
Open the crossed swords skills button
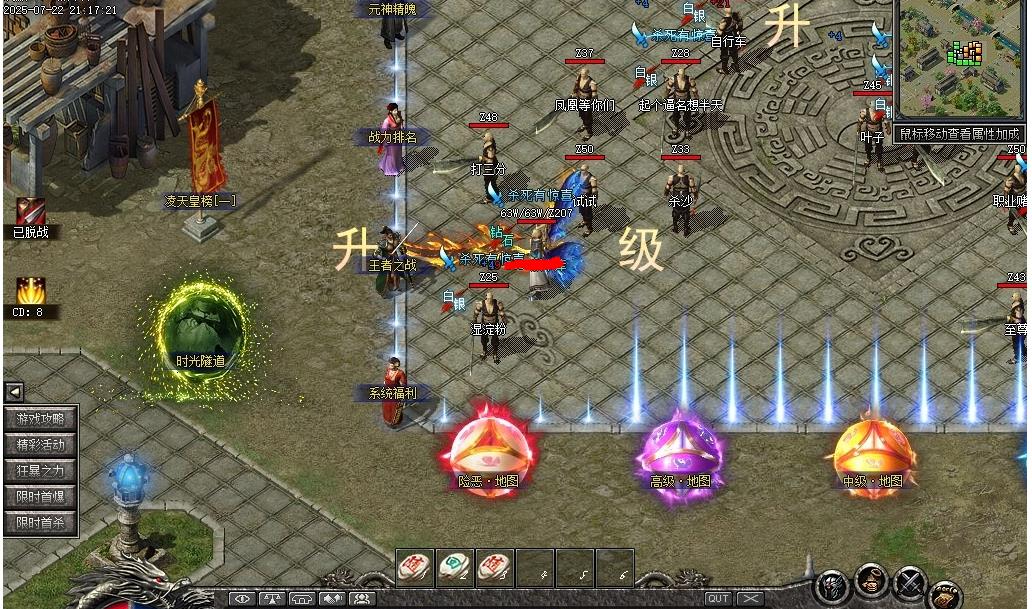pos(909,581)
